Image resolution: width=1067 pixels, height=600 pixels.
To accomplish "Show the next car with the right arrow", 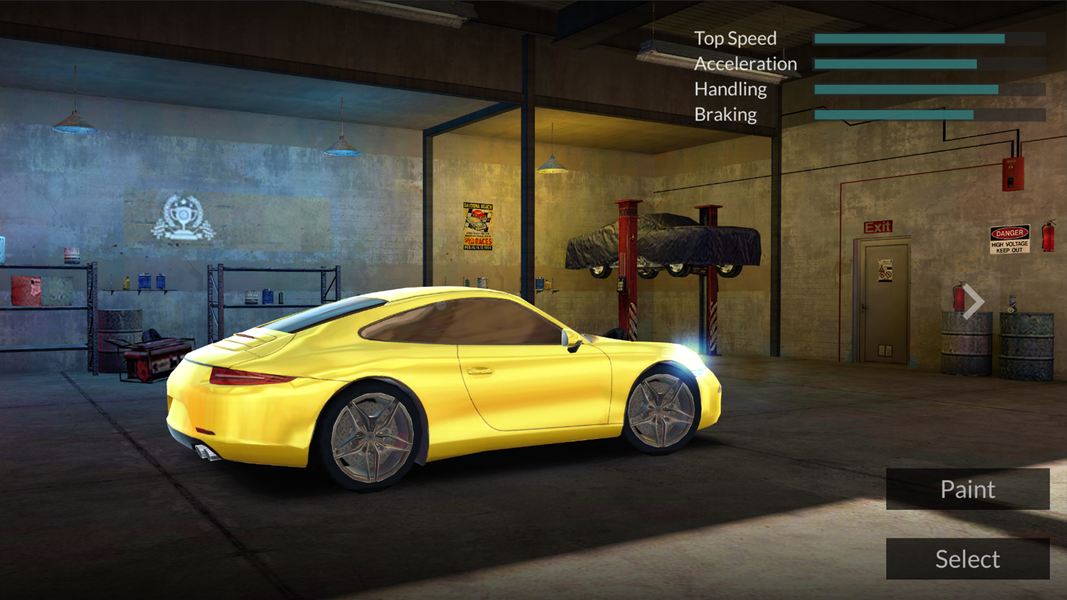I will coord(973,301).
